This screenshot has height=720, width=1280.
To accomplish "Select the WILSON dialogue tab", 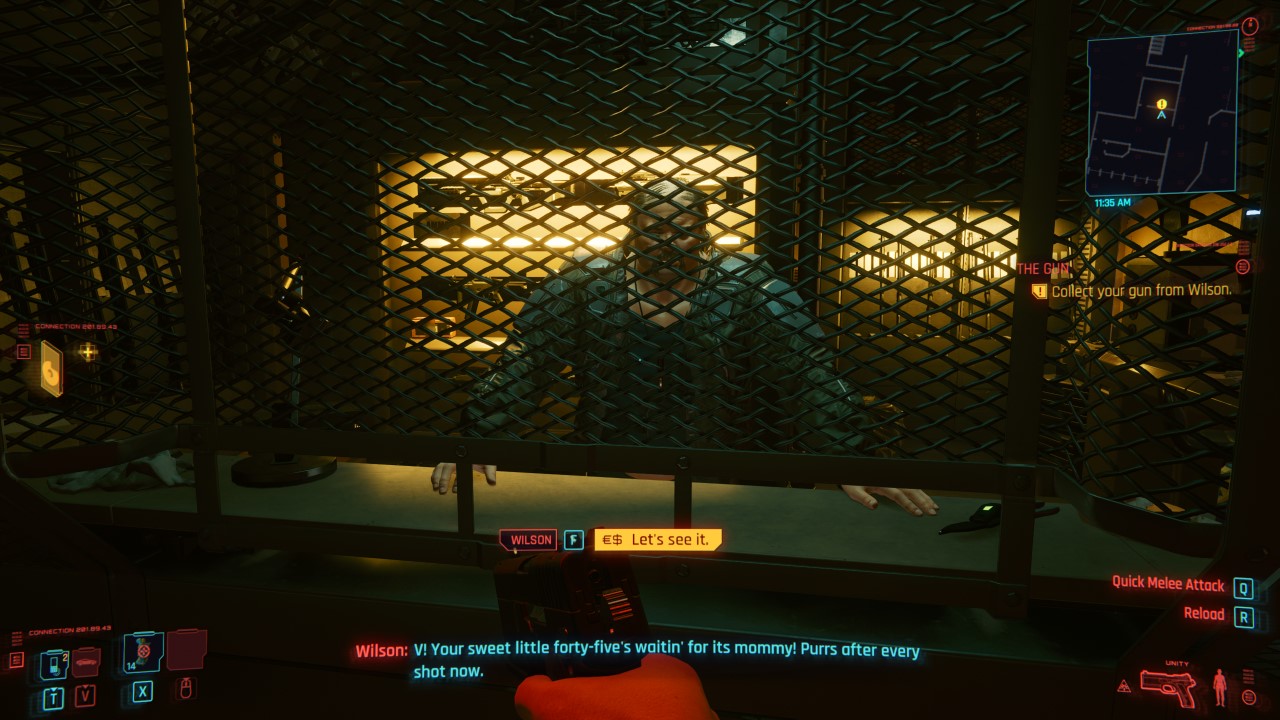I will (x=527, y=539).
